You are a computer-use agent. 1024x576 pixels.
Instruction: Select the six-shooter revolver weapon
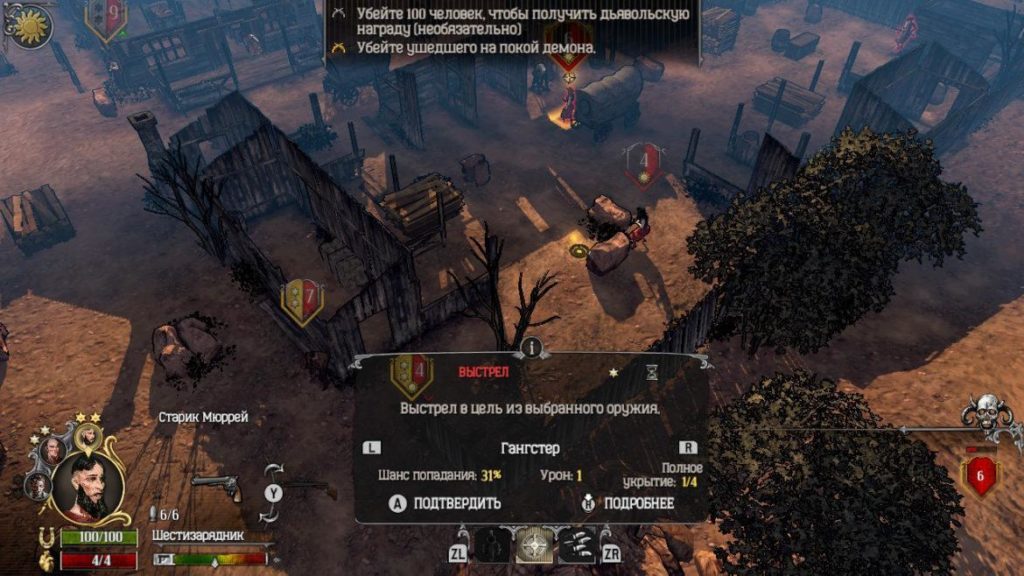click(x=215, y=487)
